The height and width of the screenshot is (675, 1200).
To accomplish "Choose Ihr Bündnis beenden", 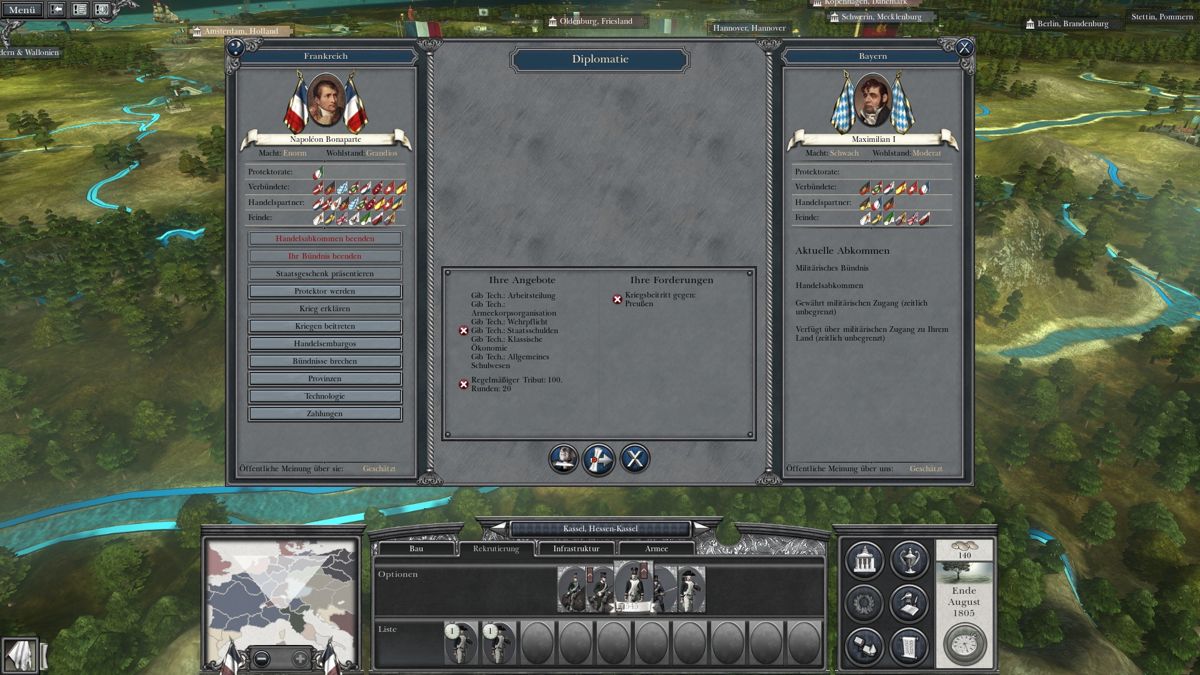I will pos(325,256).
